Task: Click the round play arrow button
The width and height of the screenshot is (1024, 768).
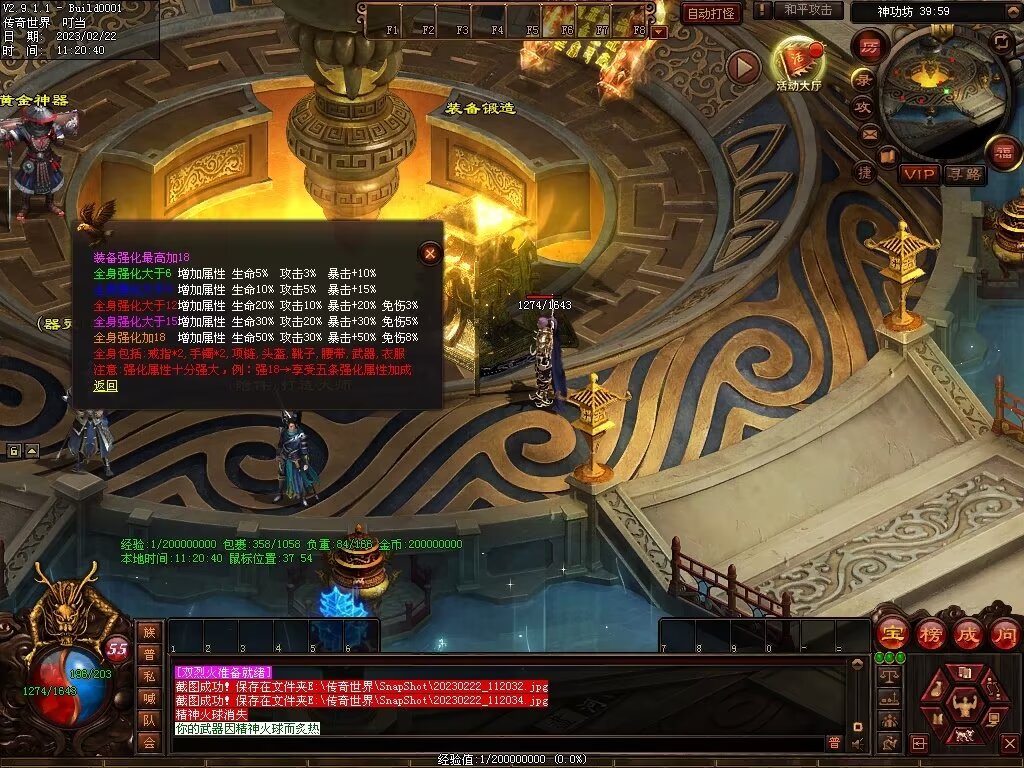Action: 743,67
